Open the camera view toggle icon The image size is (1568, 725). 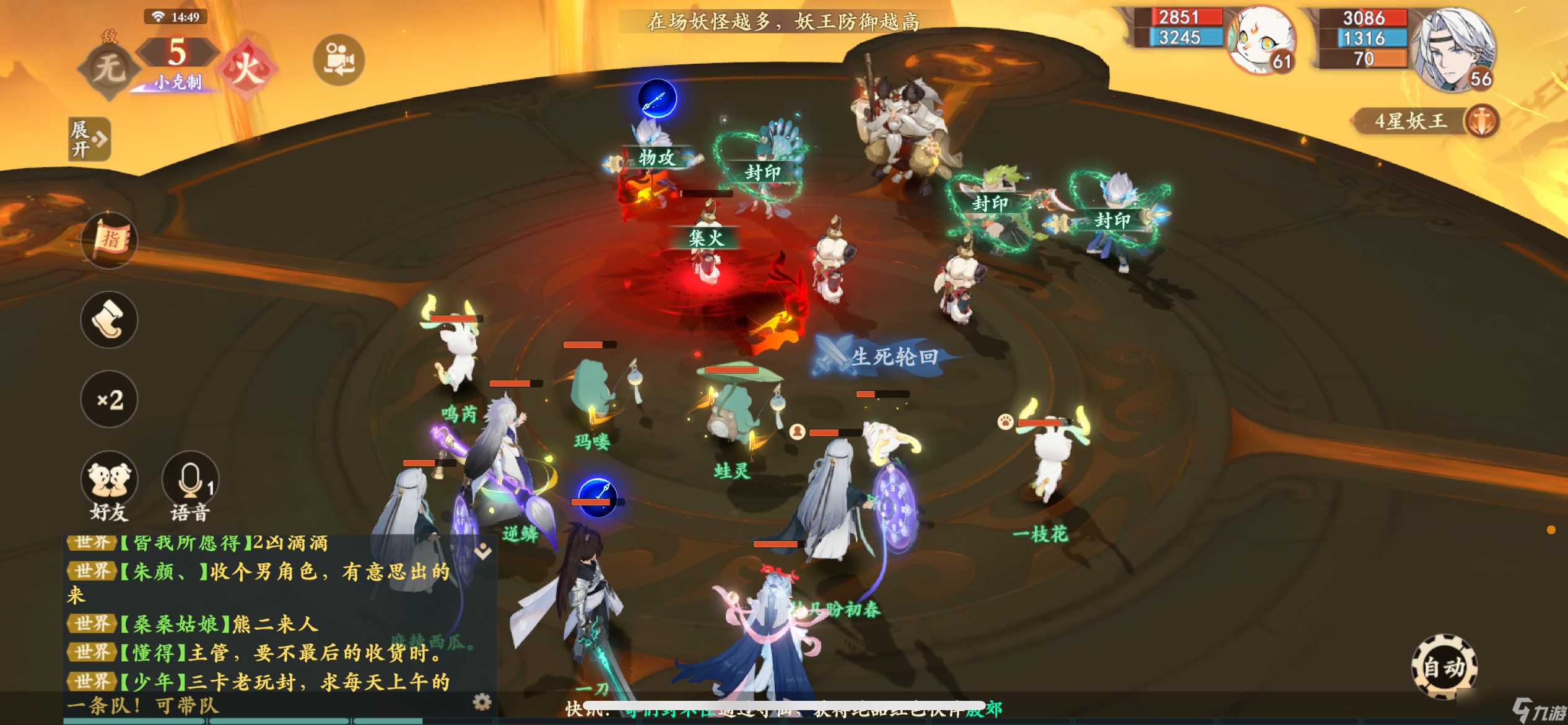coord(339,60)
